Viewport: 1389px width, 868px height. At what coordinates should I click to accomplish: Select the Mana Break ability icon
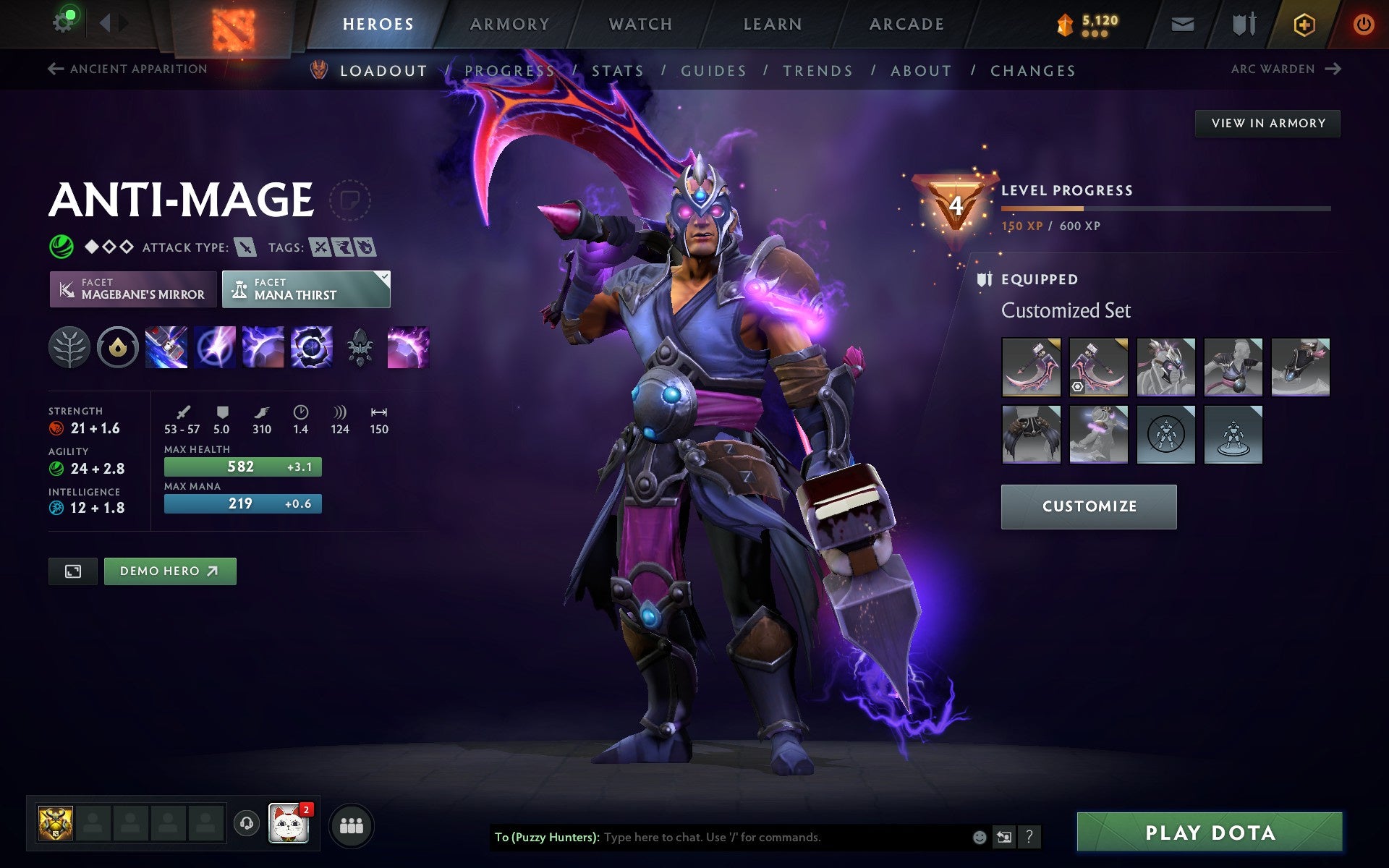pos(165,347)
